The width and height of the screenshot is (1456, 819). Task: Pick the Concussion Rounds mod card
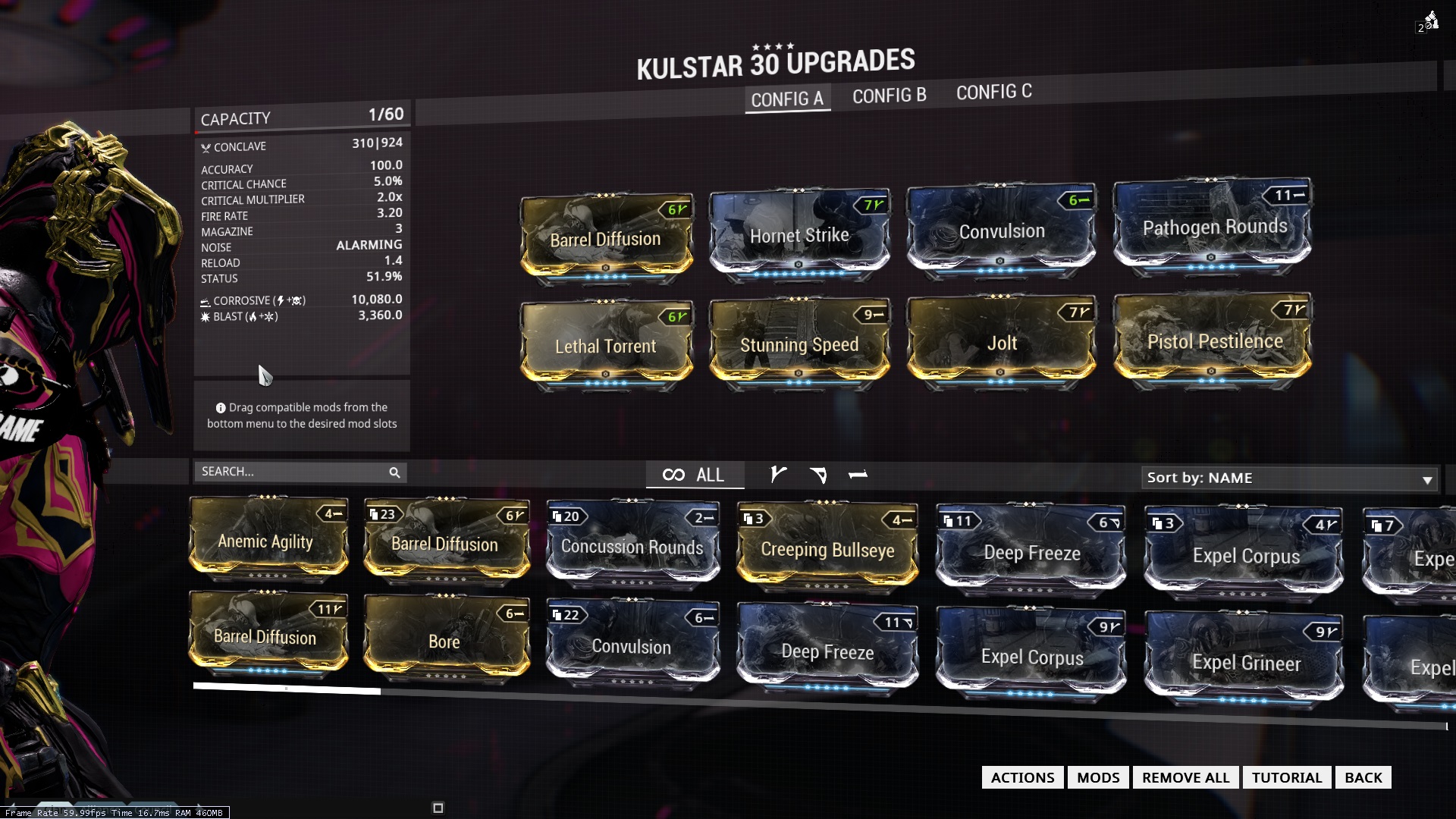coord(632,547)
